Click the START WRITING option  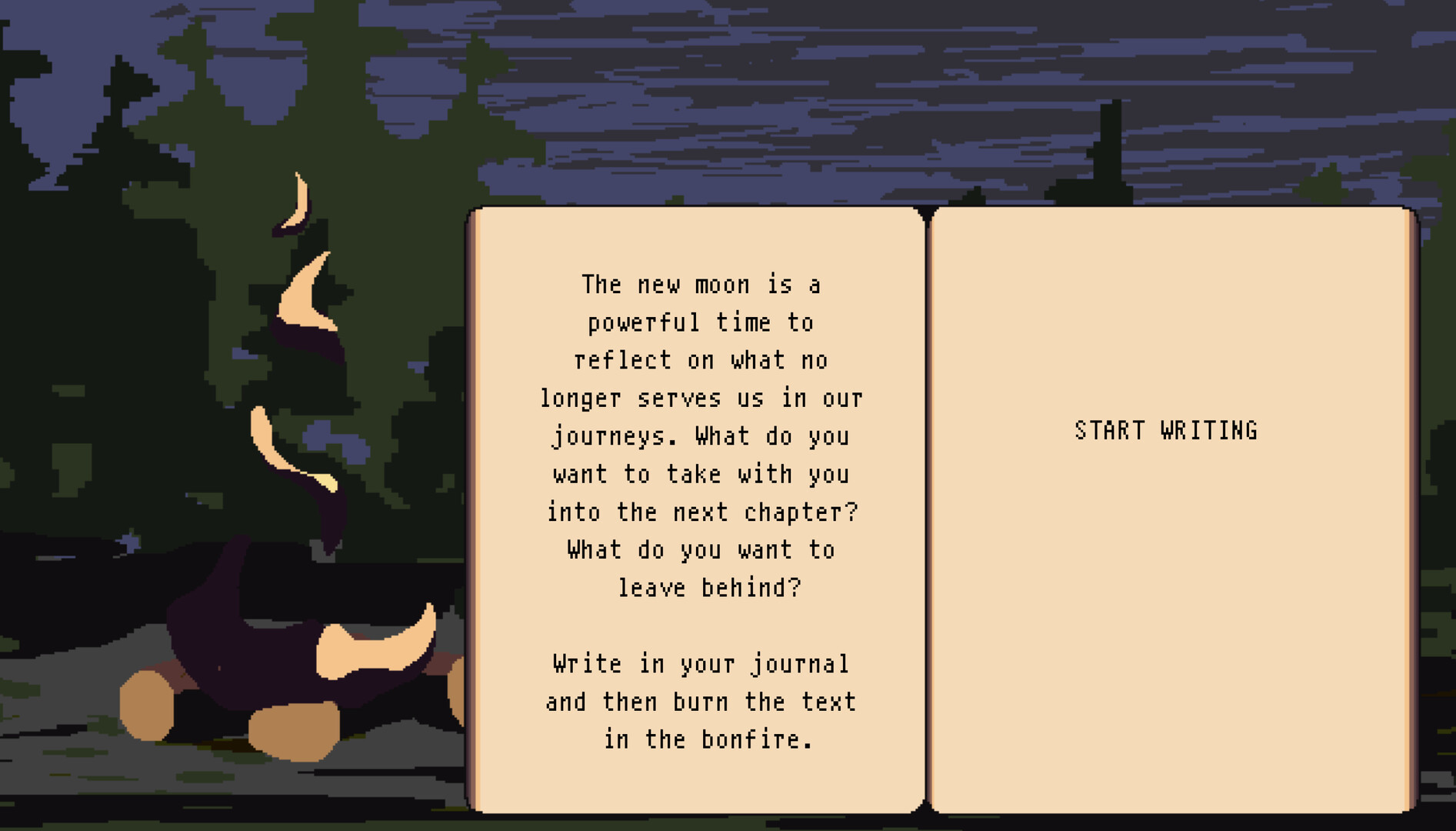1166,430
